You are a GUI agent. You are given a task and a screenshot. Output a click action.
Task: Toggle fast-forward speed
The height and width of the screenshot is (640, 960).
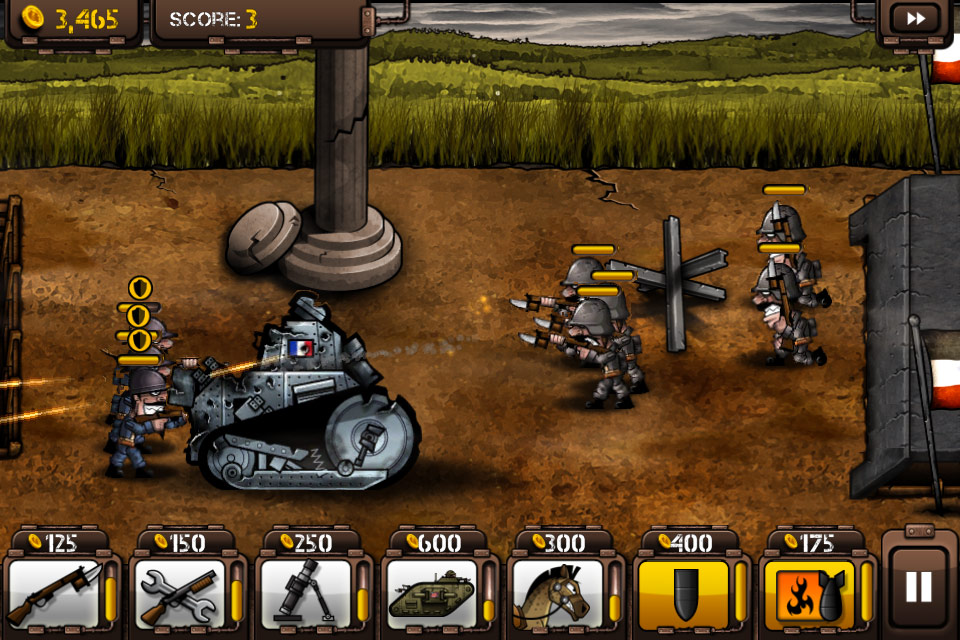coord(915,19)
